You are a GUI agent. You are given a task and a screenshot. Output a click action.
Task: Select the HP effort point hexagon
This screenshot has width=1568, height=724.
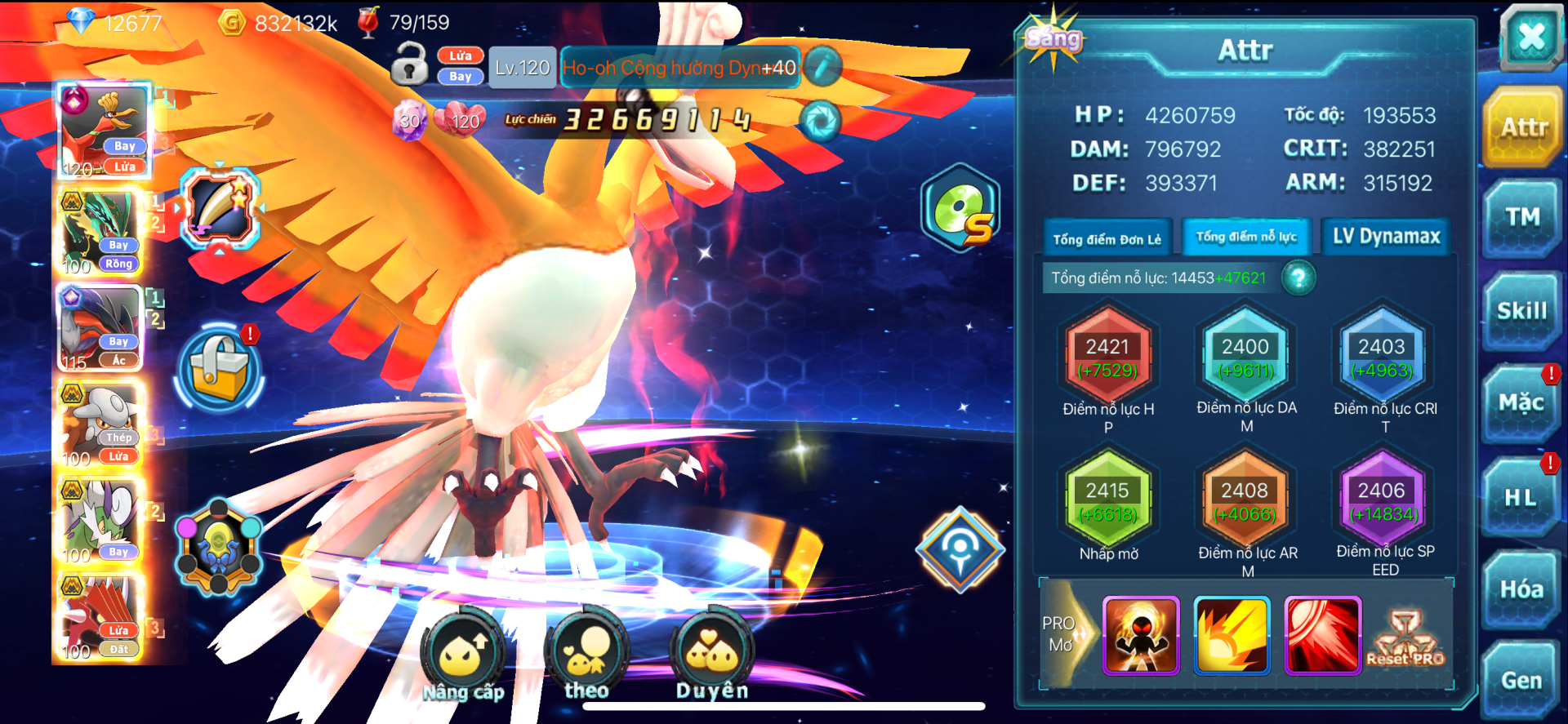[x=1107, y=358]
